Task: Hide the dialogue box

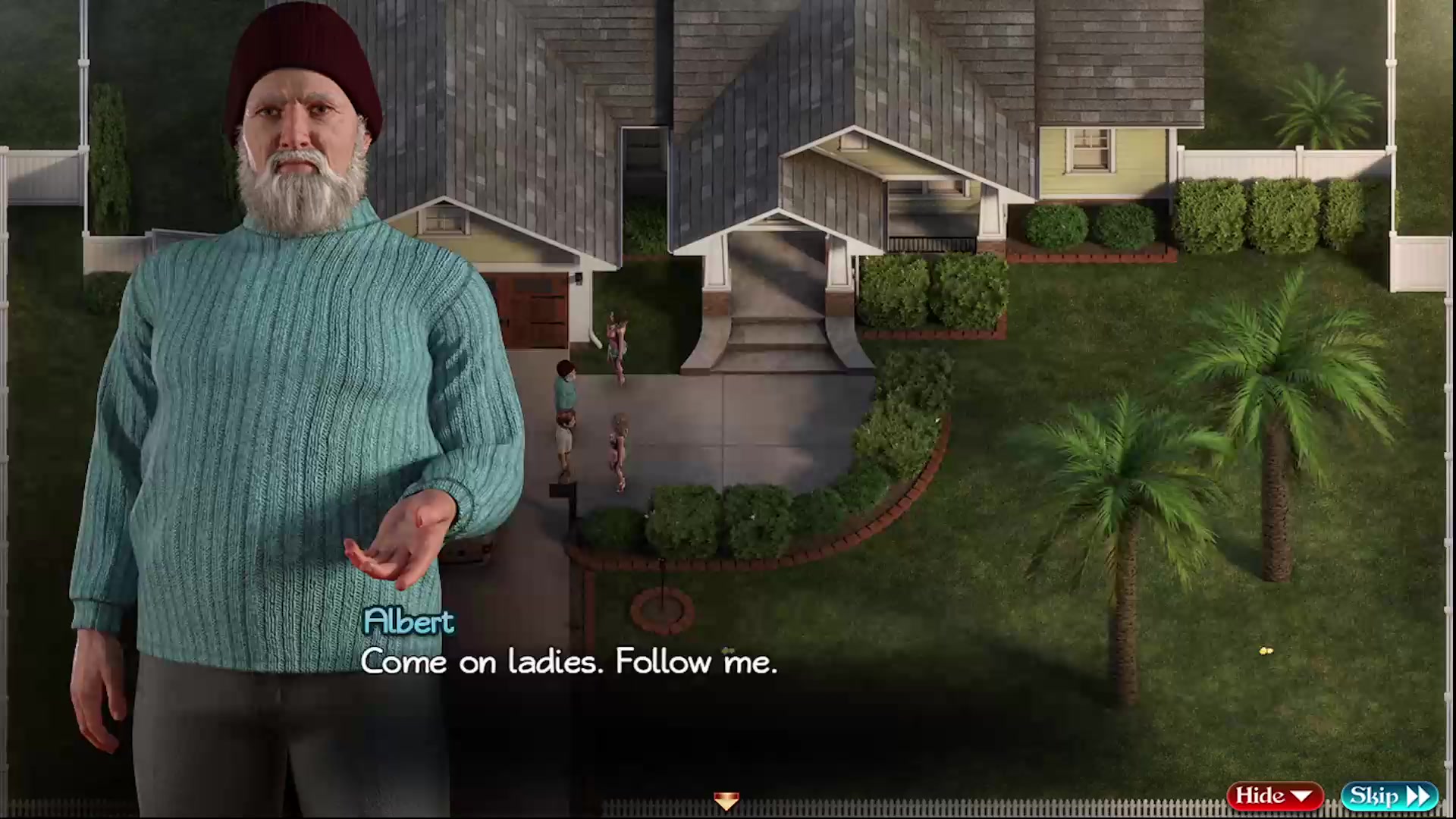Action: [x=1274, y=796]
